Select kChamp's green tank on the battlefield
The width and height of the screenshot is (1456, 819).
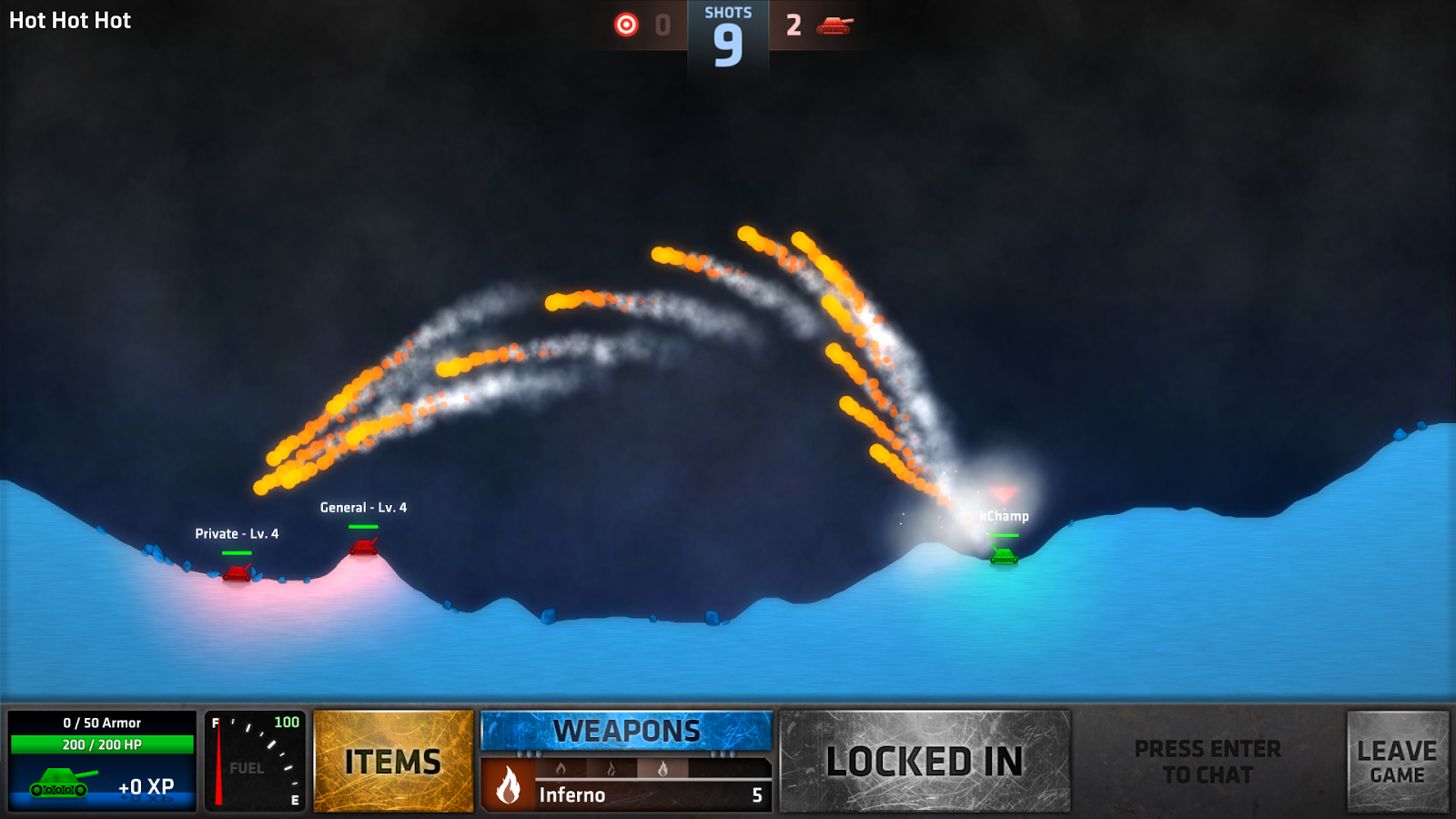tap(1002, 558)
